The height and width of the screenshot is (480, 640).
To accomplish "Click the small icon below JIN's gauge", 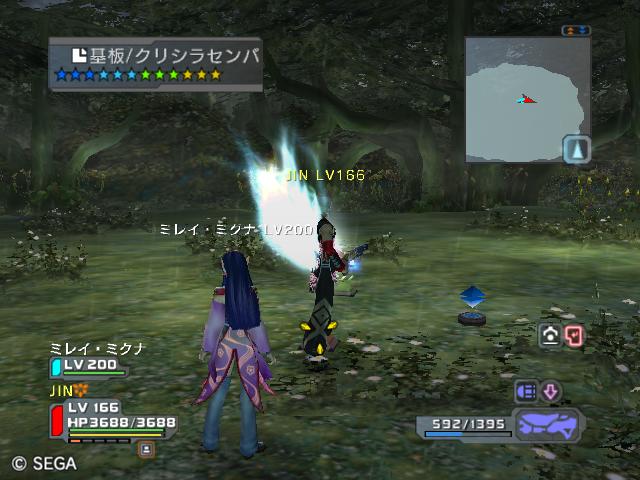I will 146,449.
